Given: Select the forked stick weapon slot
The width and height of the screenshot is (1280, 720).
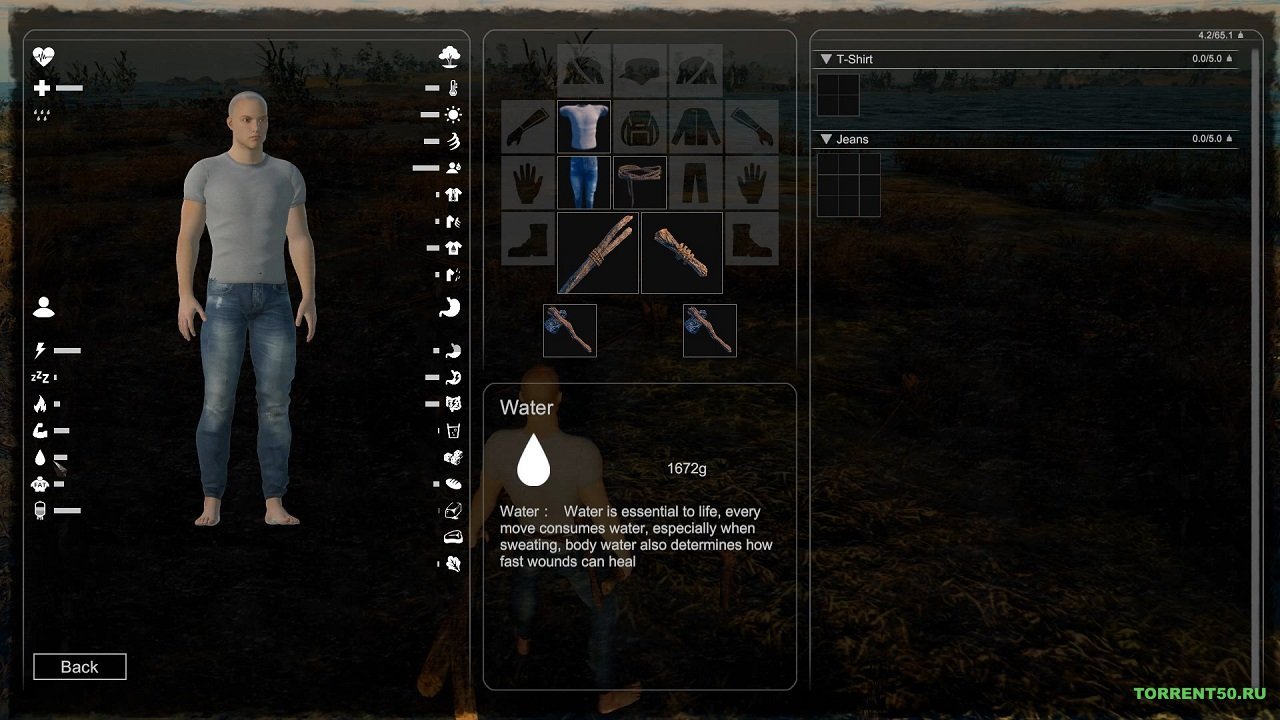Looking at the screenshot, I should (598, 253).
